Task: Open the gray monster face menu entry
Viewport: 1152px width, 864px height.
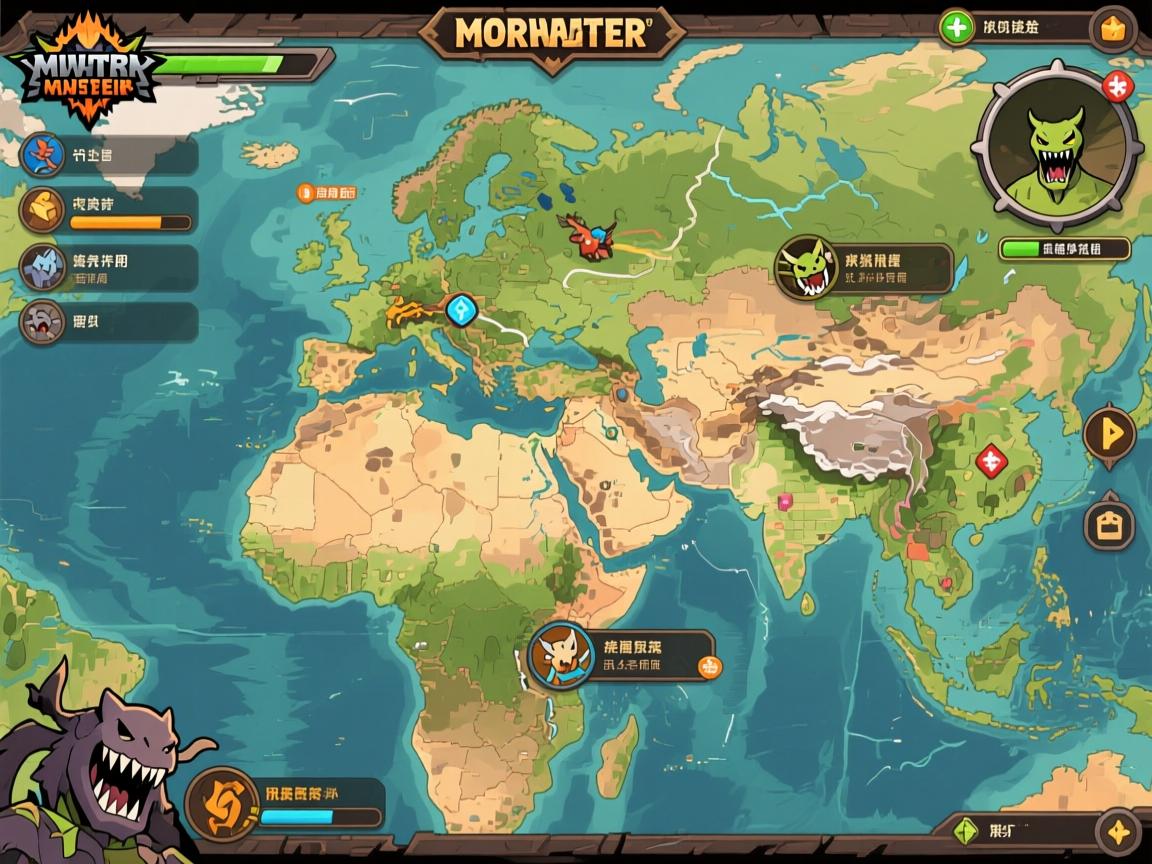Action: 42,322
